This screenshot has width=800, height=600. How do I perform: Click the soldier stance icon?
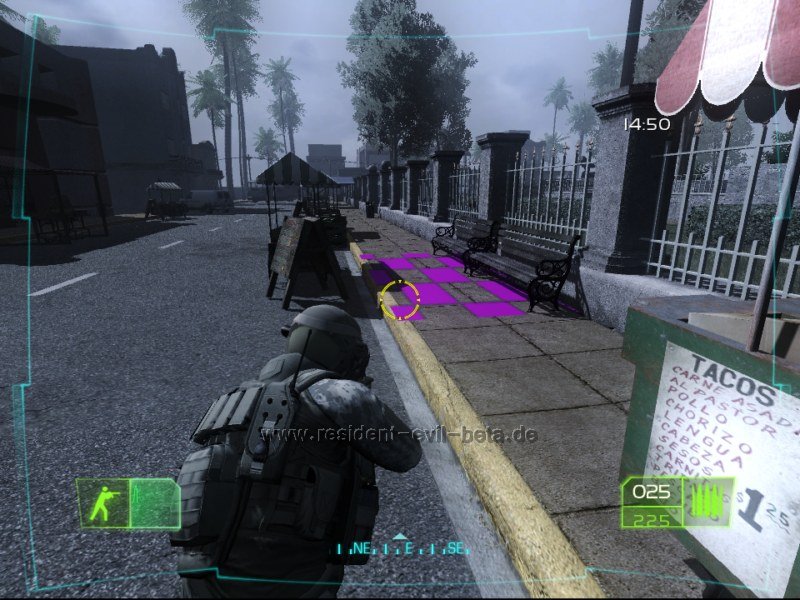(104, 503)
